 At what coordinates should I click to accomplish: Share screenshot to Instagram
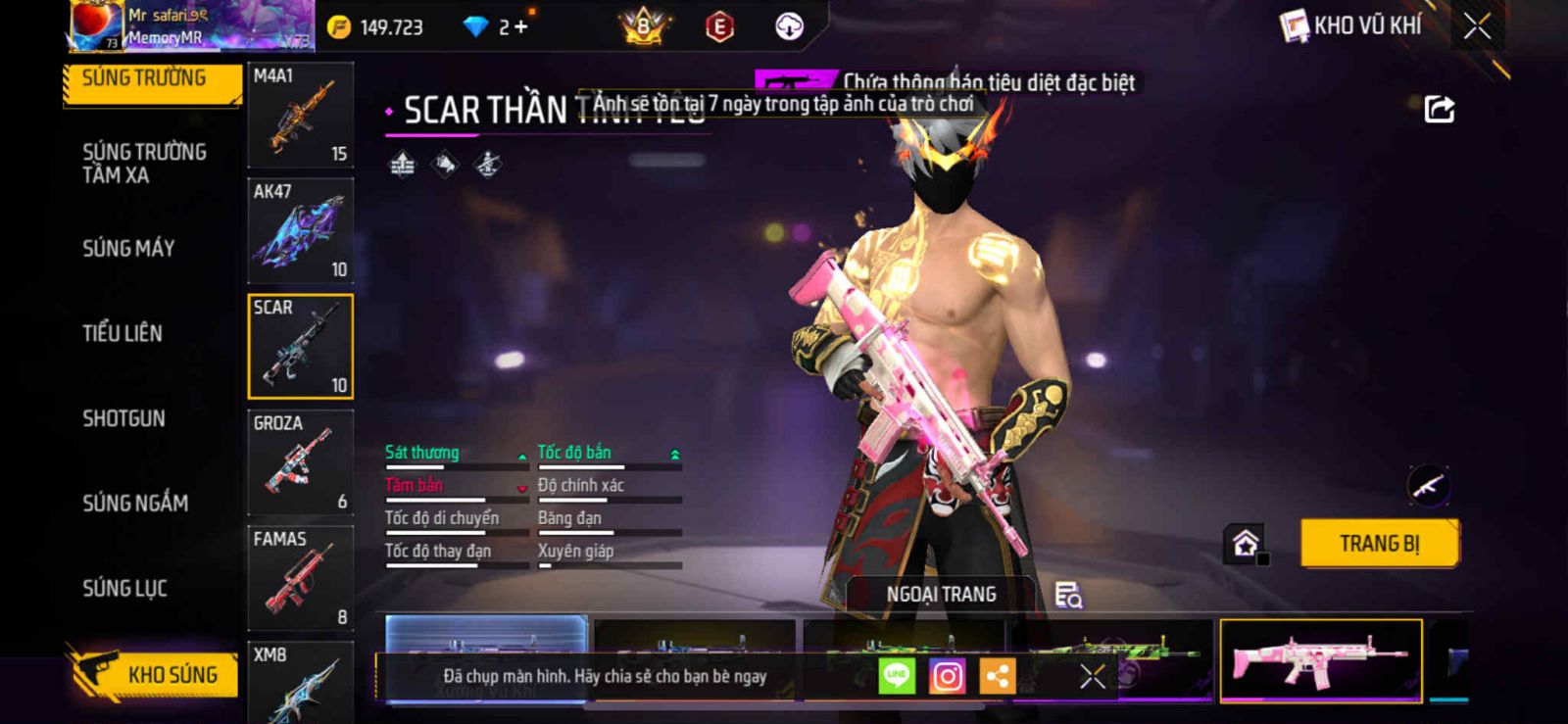pyautogui.click(x=947, y=676)
